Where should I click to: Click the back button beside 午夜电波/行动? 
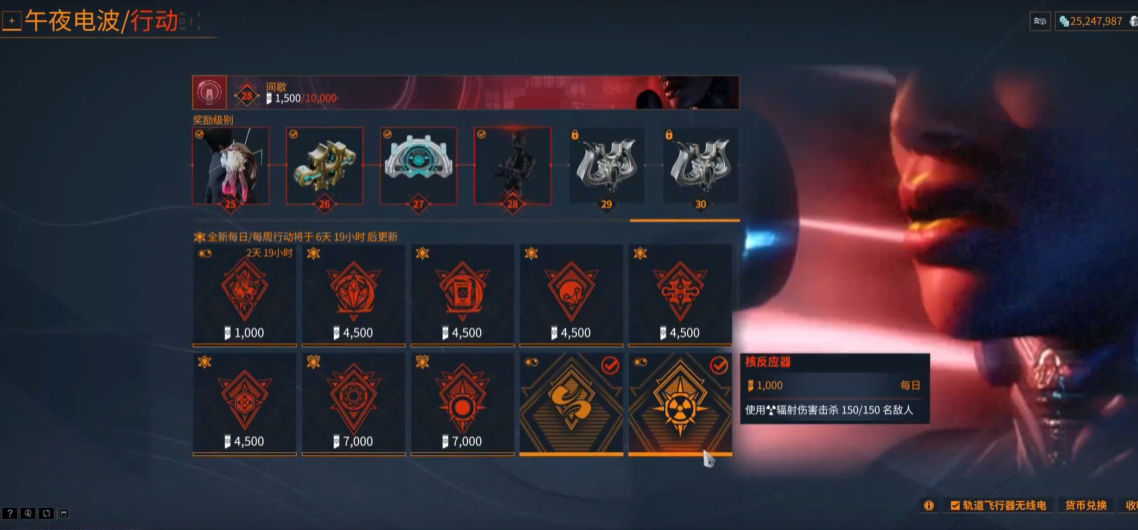click(12, 21)
